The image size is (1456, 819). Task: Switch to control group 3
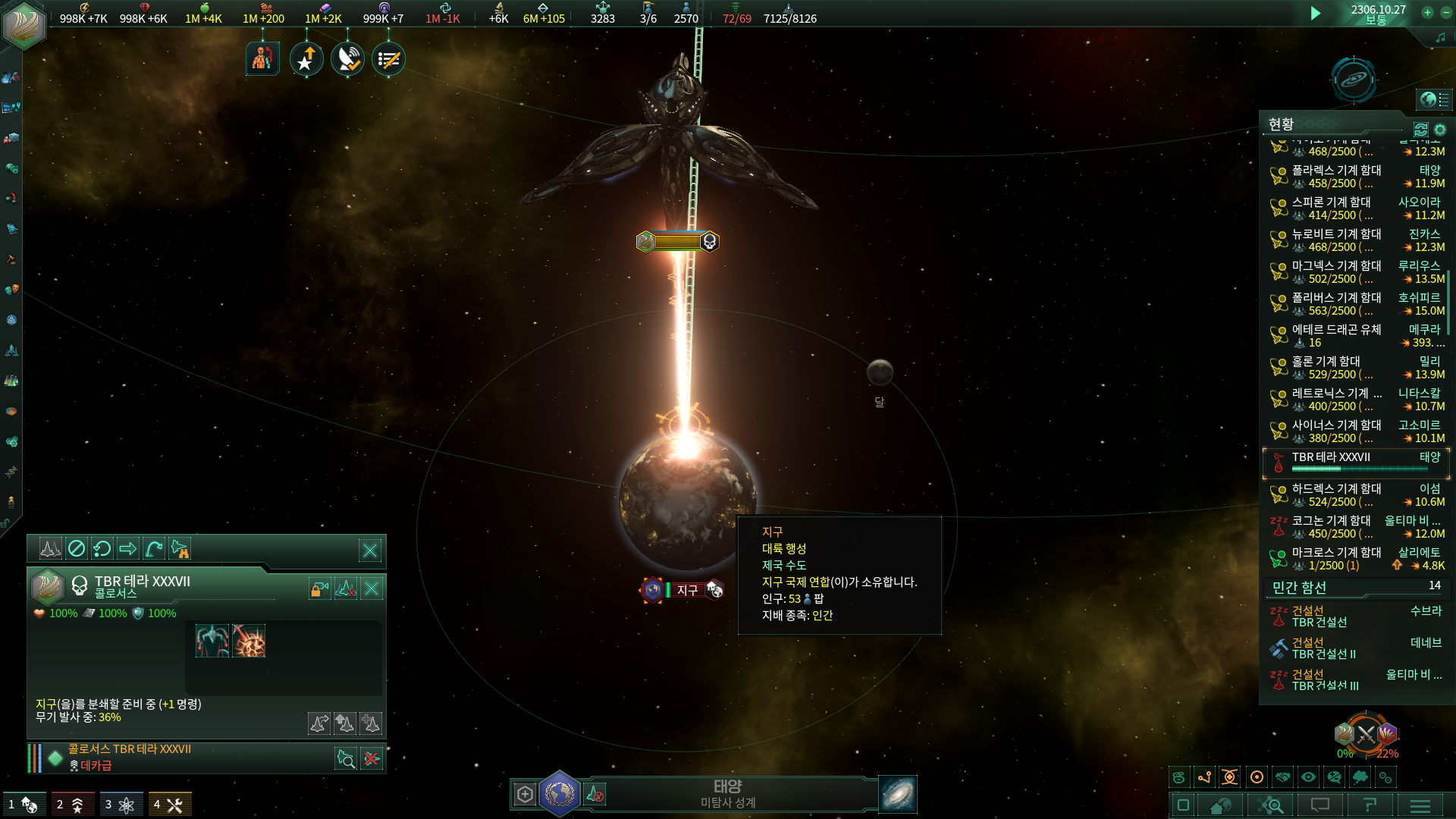tap(119, 805)
